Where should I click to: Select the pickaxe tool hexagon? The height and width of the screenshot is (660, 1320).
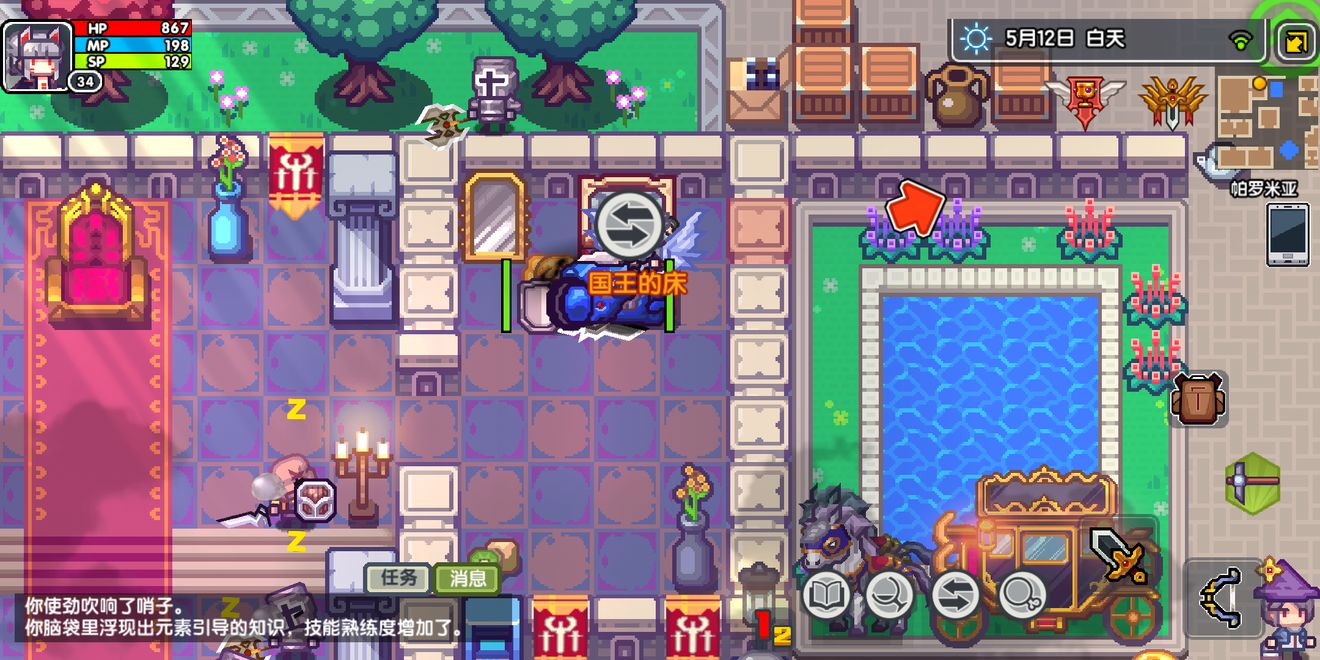(1253, 482)
